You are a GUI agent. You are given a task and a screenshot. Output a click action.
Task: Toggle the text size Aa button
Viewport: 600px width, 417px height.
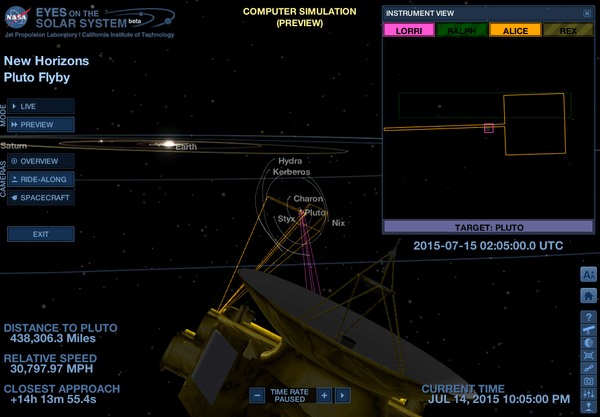coord(588,275)
